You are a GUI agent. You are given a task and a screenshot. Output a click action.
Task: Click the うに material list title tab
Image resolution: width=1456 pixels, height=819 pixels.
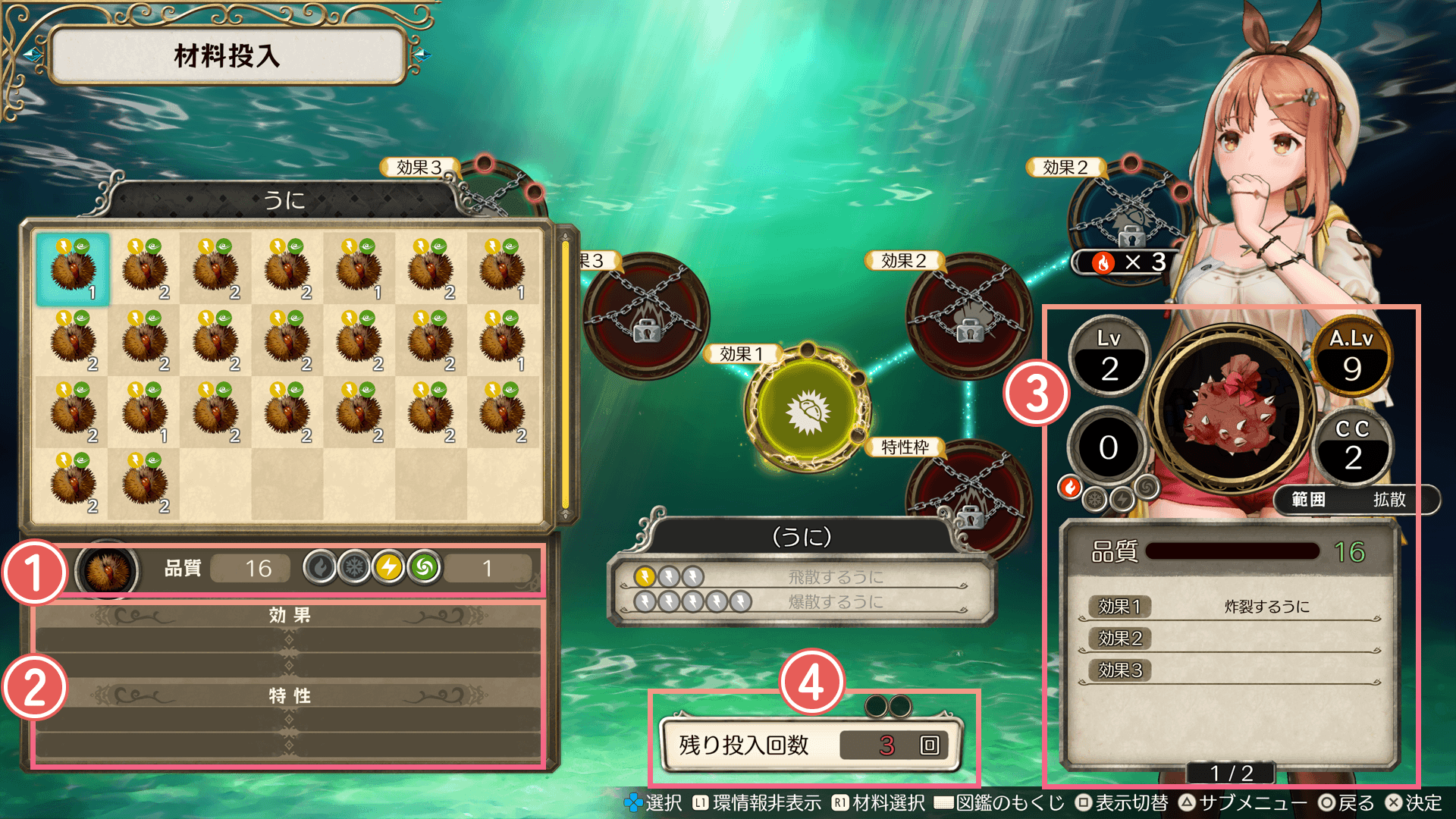284,200
